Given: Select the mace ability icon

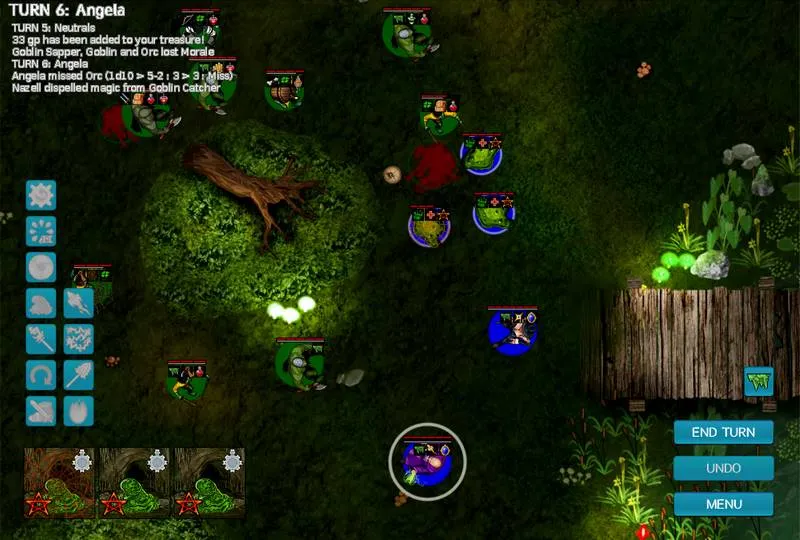Looking at the screenshot, I should (x=41, y=338).
